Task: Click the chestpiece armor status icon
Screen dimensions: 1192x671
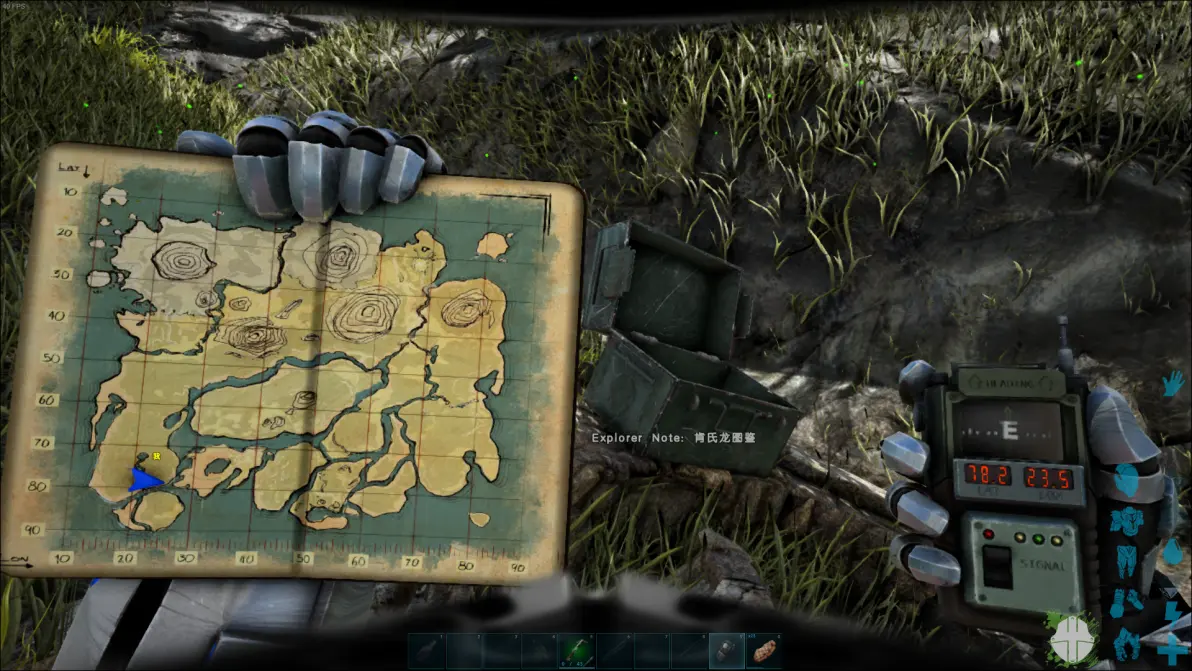Action: tap(1127, 521)
